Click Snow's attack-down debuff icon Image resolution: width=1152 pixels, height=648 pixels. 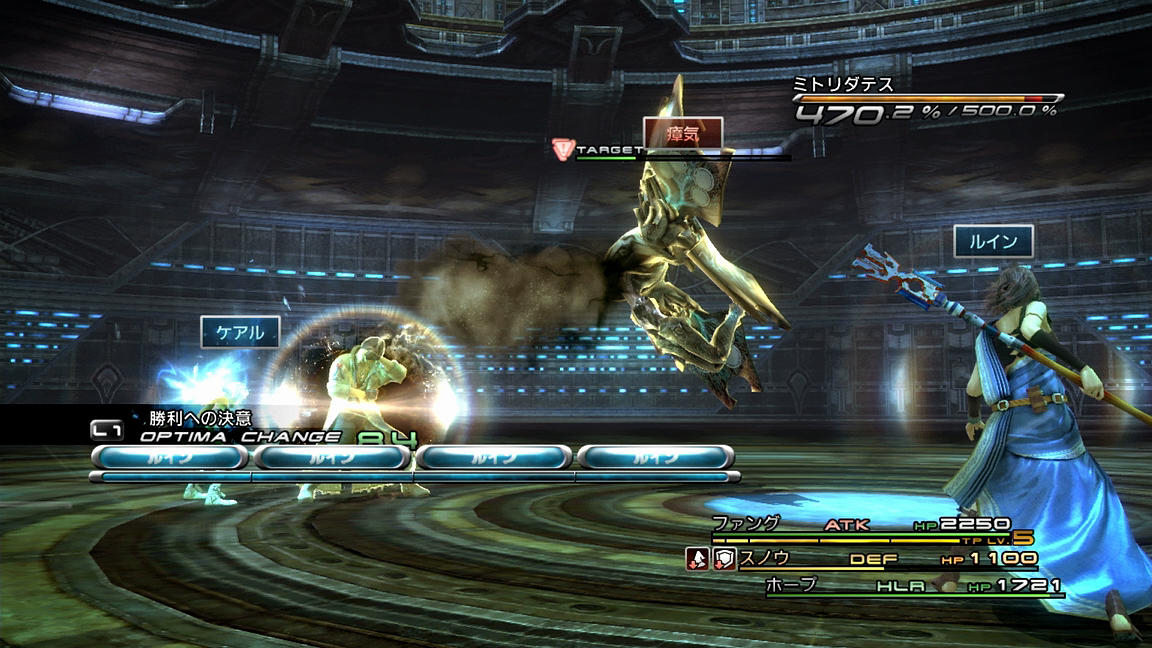coord(696,560)
